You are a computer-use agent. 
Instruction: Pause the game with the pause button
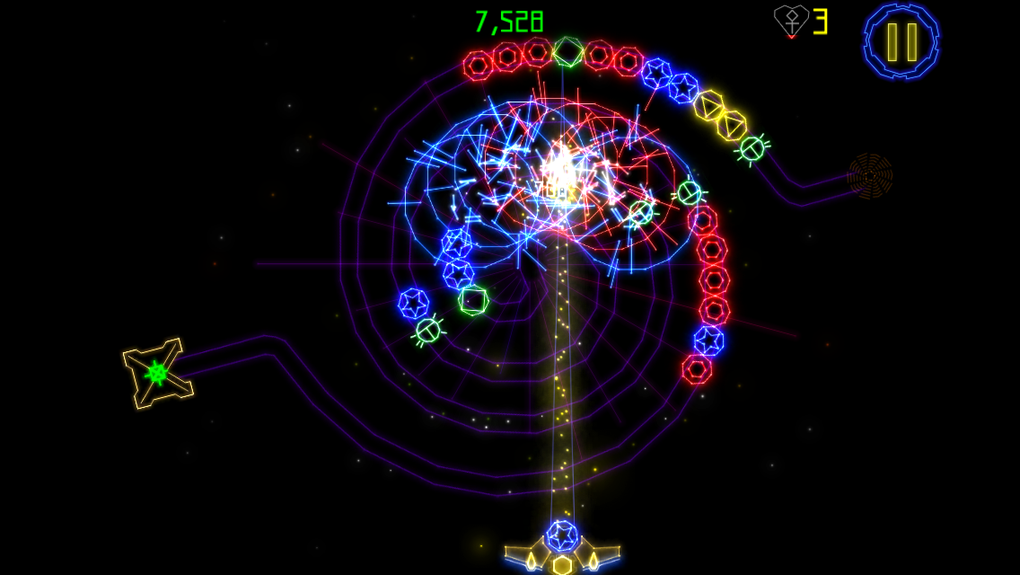[x=901, y=41]
